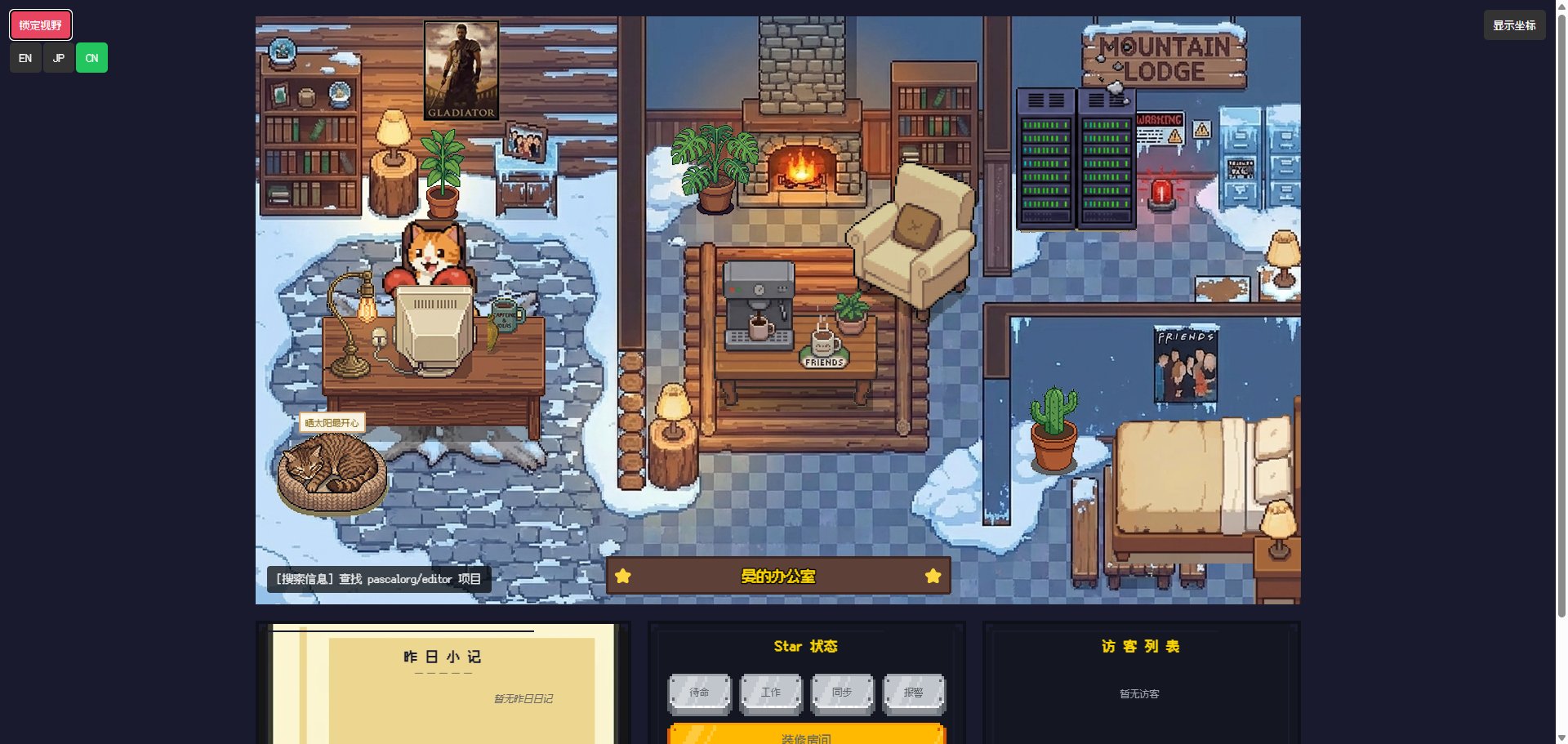The image size is (1568, 744).
Task: Set Star status to 报警
Action: [914, 693]
